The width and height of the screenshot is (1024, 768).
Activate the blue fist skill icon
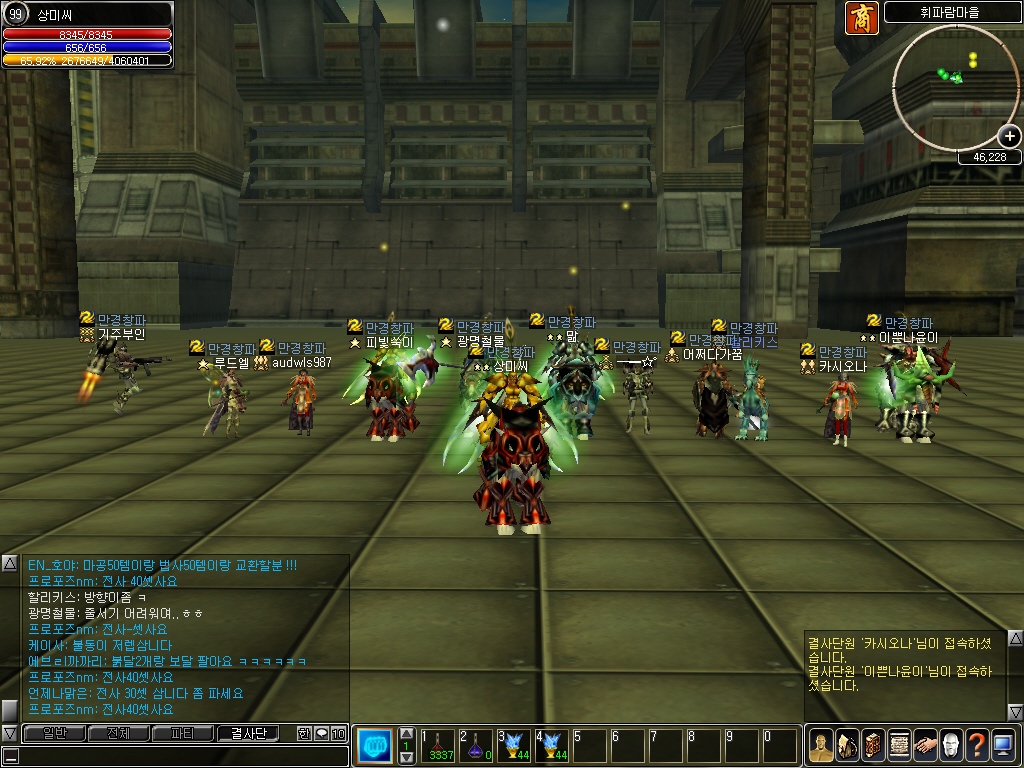click(x=374, y=745)
